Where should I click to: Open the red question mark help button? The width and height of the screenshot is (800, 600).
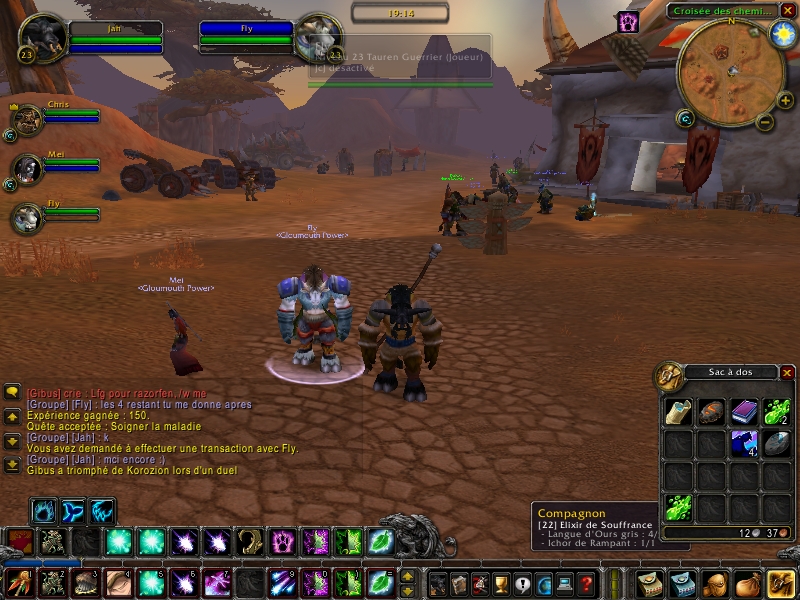pos(588,583)
